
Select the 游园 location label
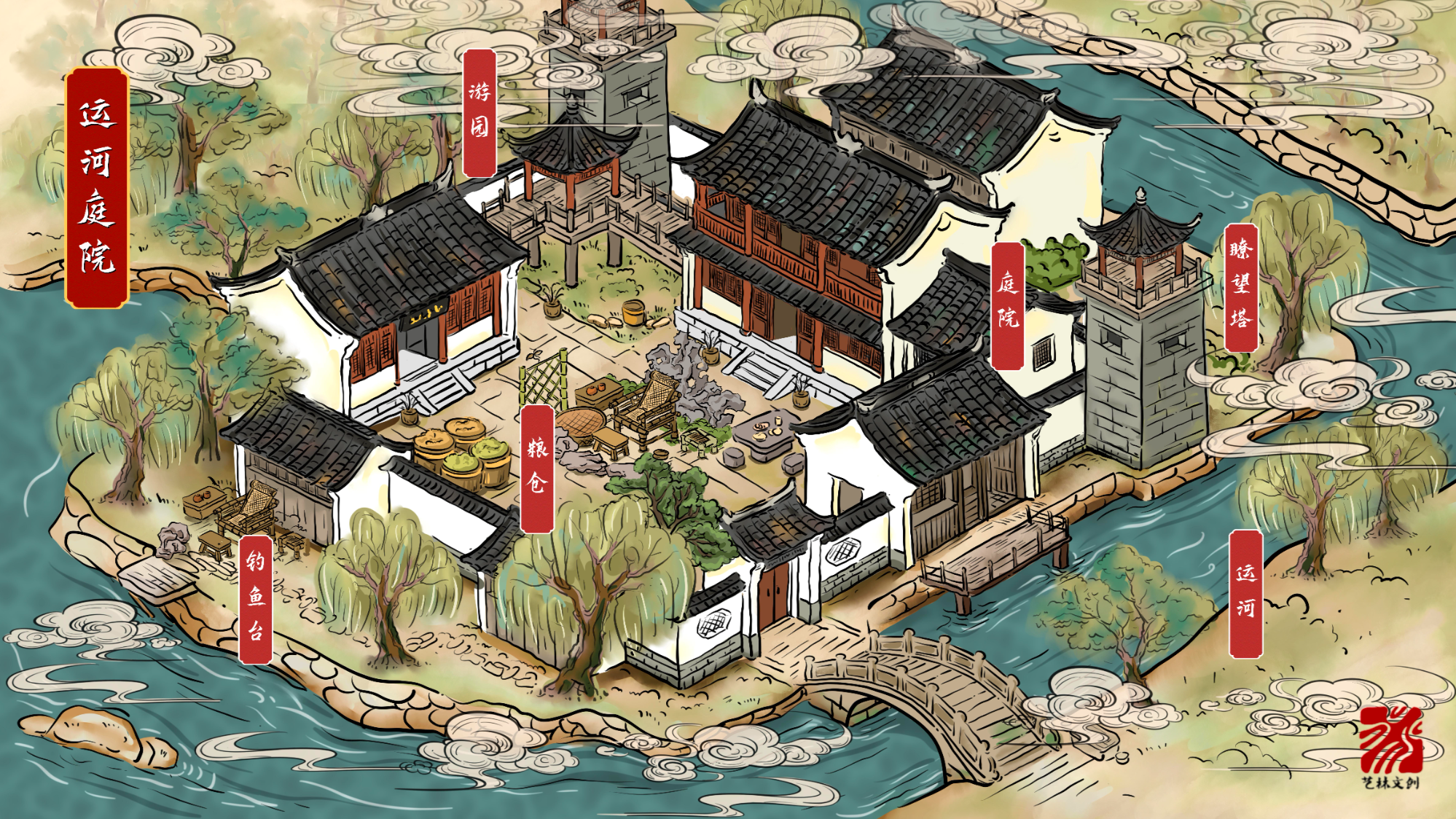tap(480, 113)
